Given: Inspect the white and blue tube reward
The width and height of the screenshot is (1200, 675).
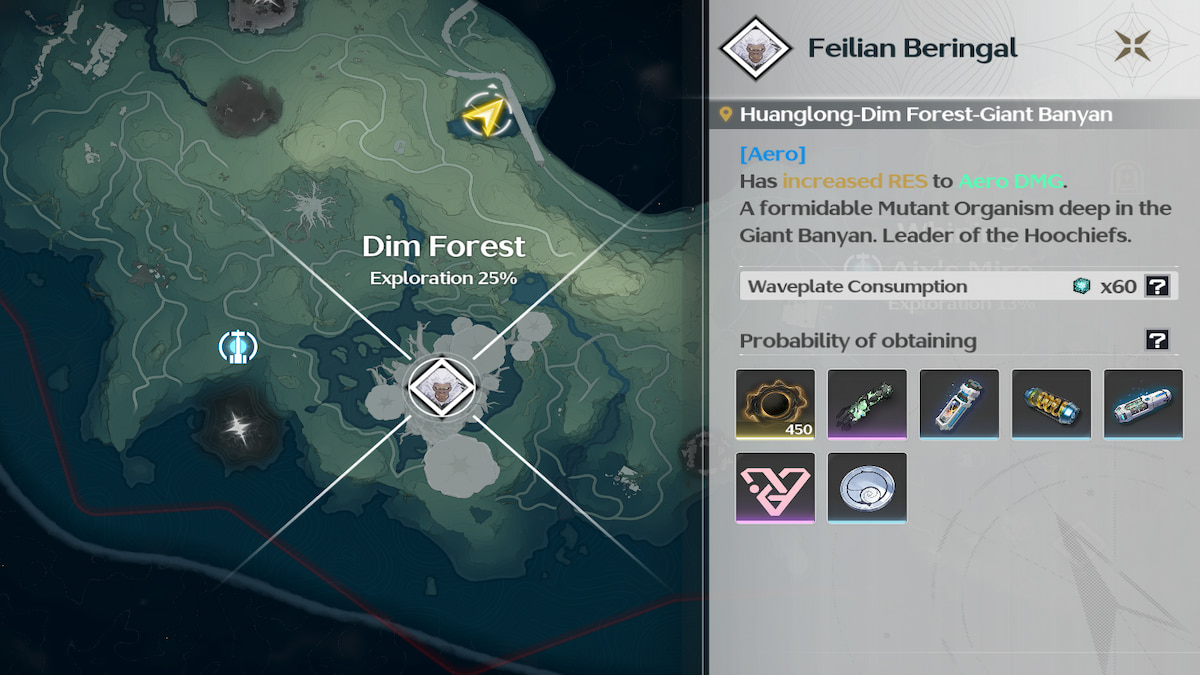Looking at the screenshot, I should point(959,405).
